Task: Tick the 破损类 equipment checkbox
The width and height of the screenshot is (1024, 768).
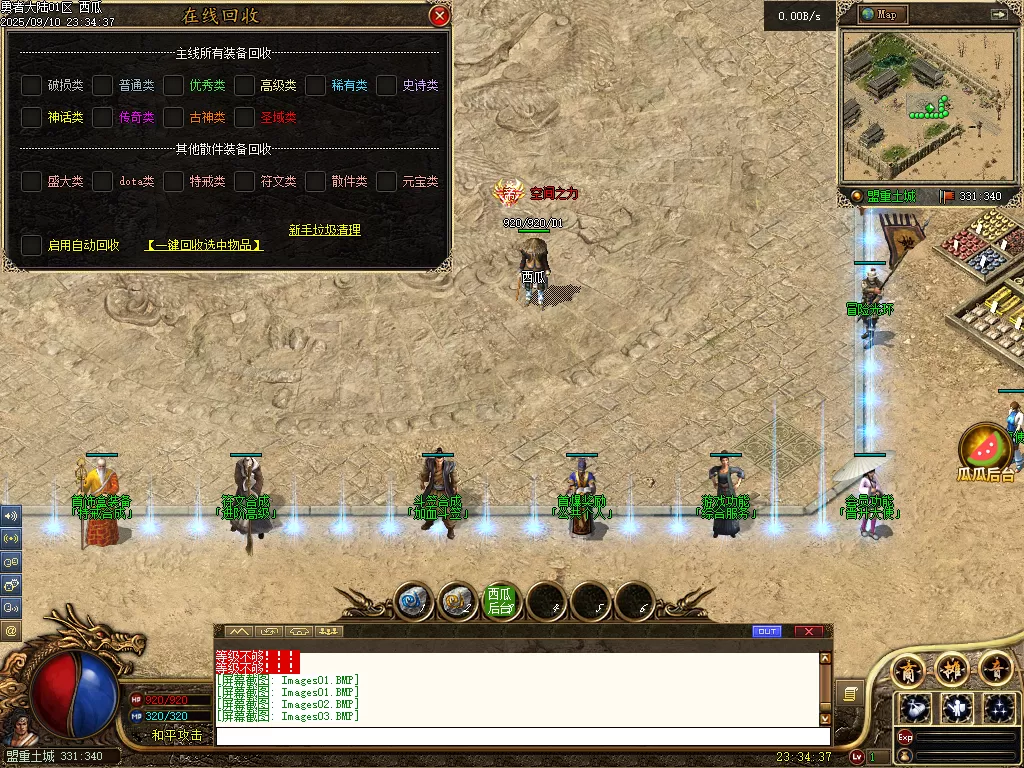Action: pyautogui.click(x=32, y=86)
